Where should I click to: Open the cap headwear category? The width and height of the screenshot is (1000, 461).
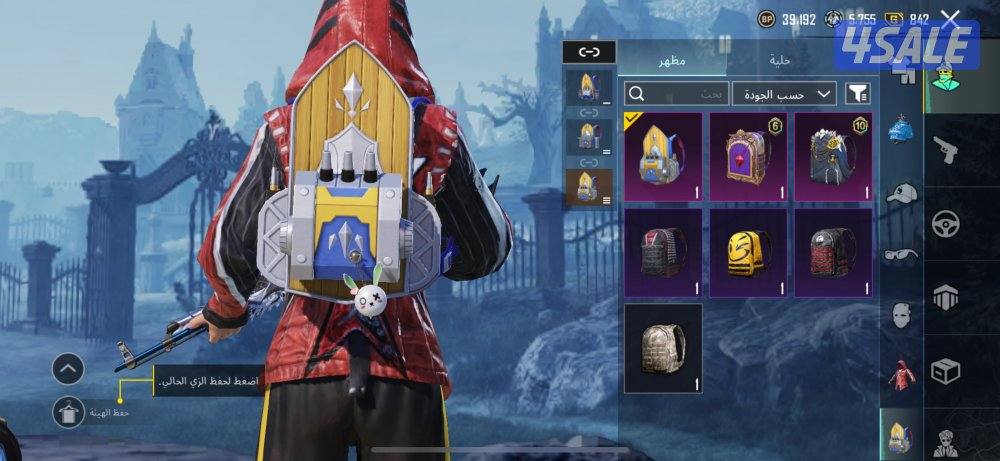pyautogui.click(x=901, y=193)
